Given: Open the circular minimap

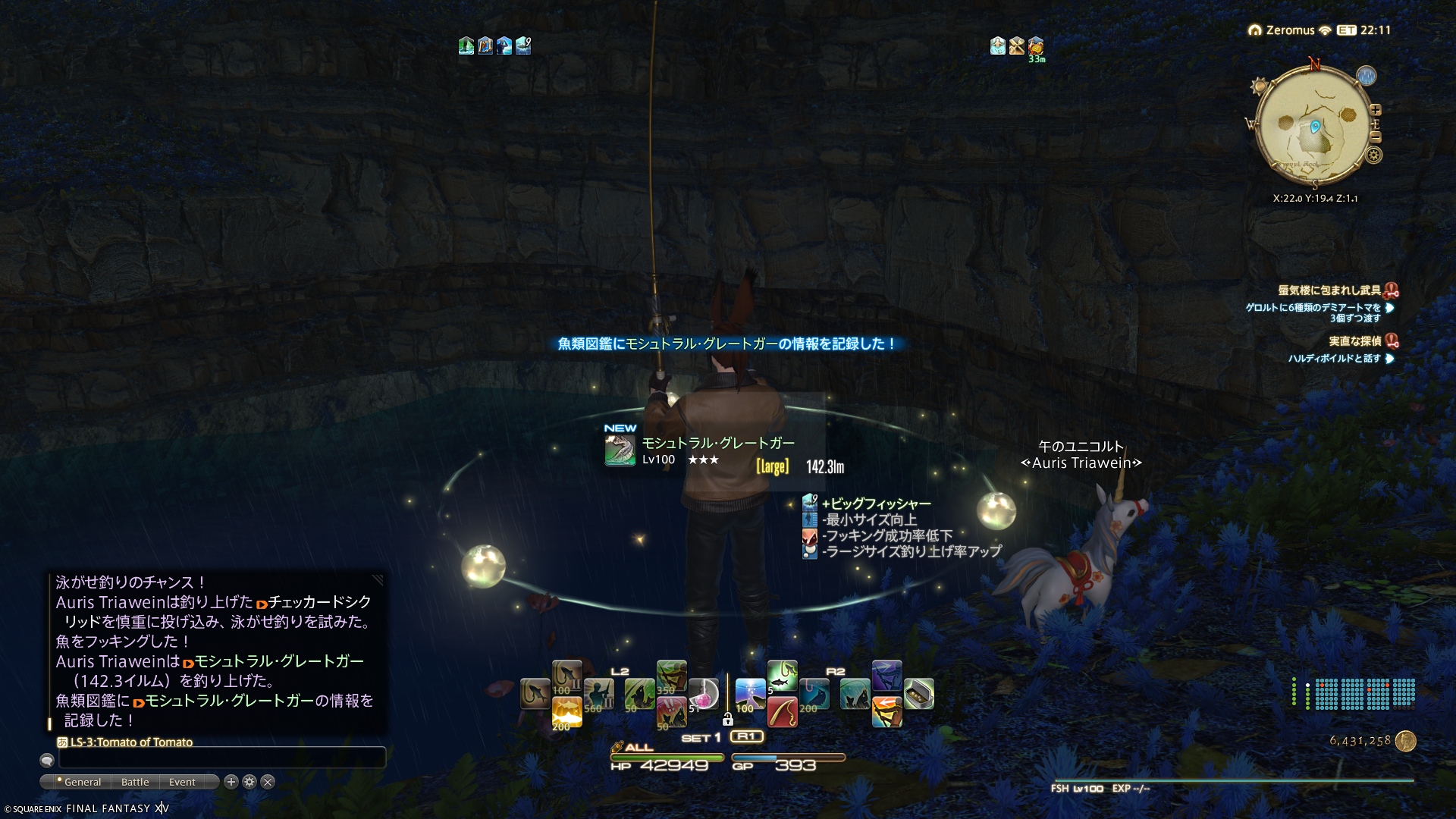Looking at the screenshot, I should 1314,127.
